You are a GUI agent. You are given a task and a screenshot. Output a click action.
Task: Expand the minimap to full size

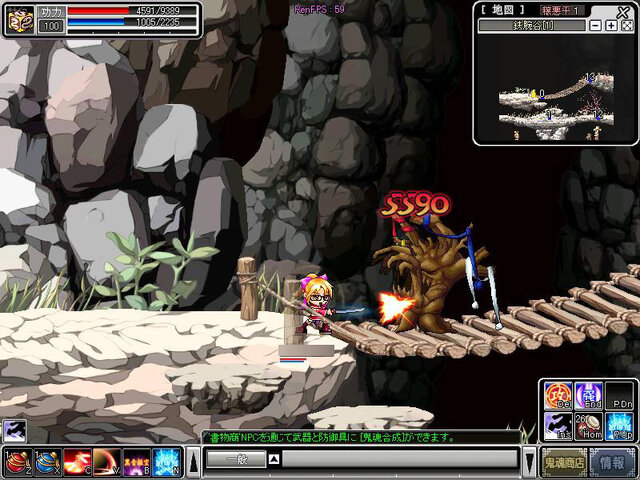point(626,25)
